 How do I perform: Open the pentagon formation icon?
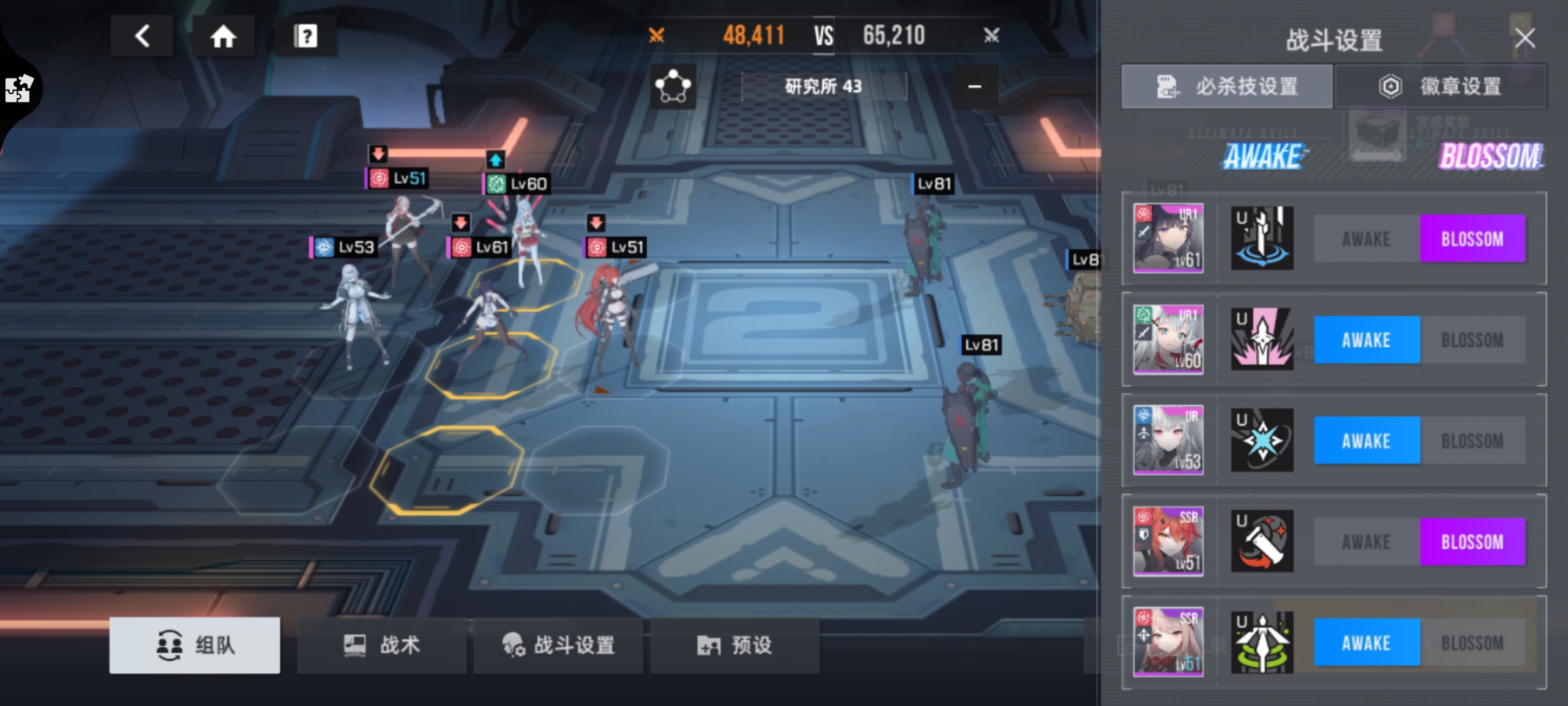pos(673,86)
